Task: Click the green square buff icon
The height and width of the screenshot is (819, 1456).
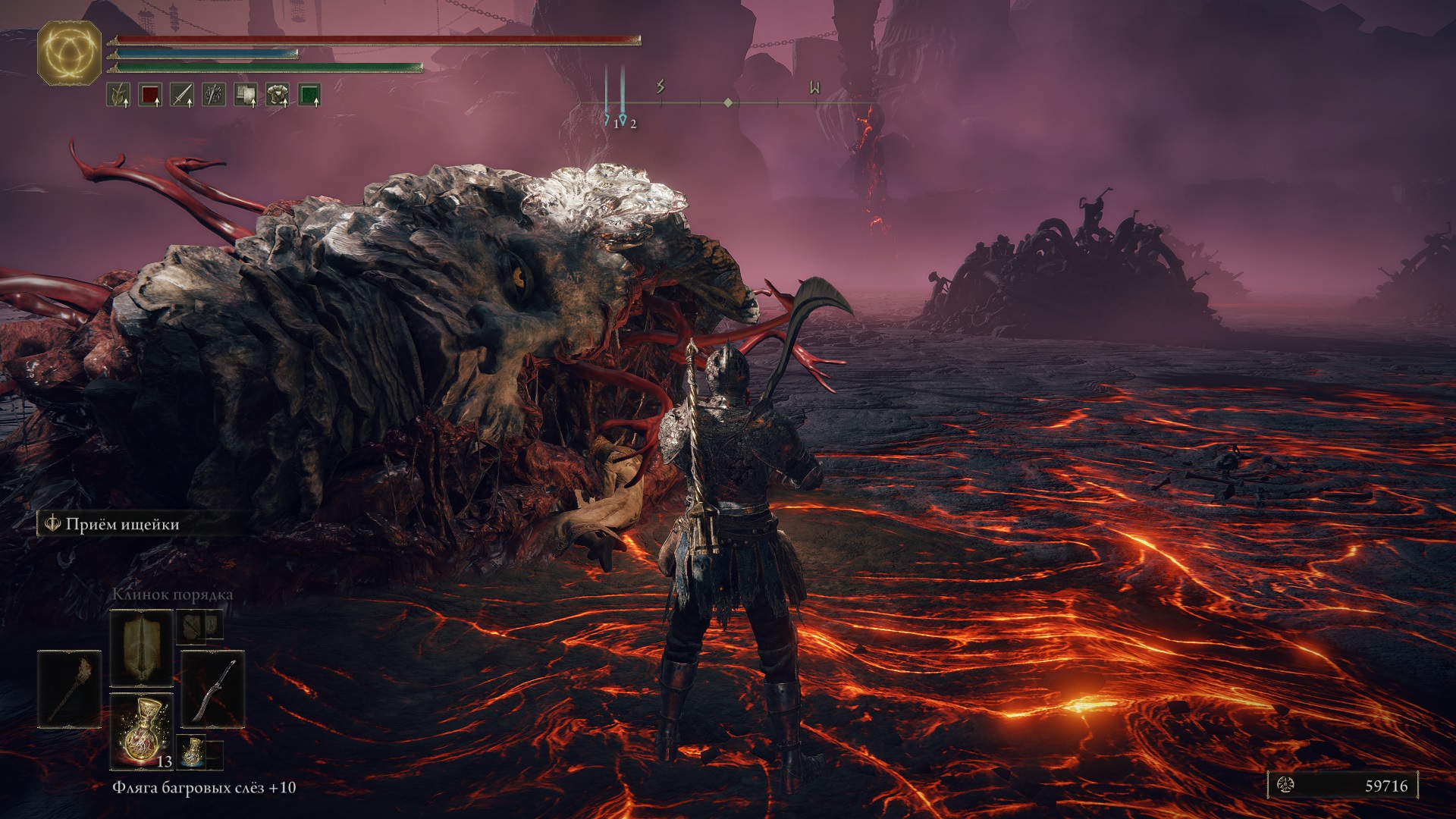Action: pos(309,95)
